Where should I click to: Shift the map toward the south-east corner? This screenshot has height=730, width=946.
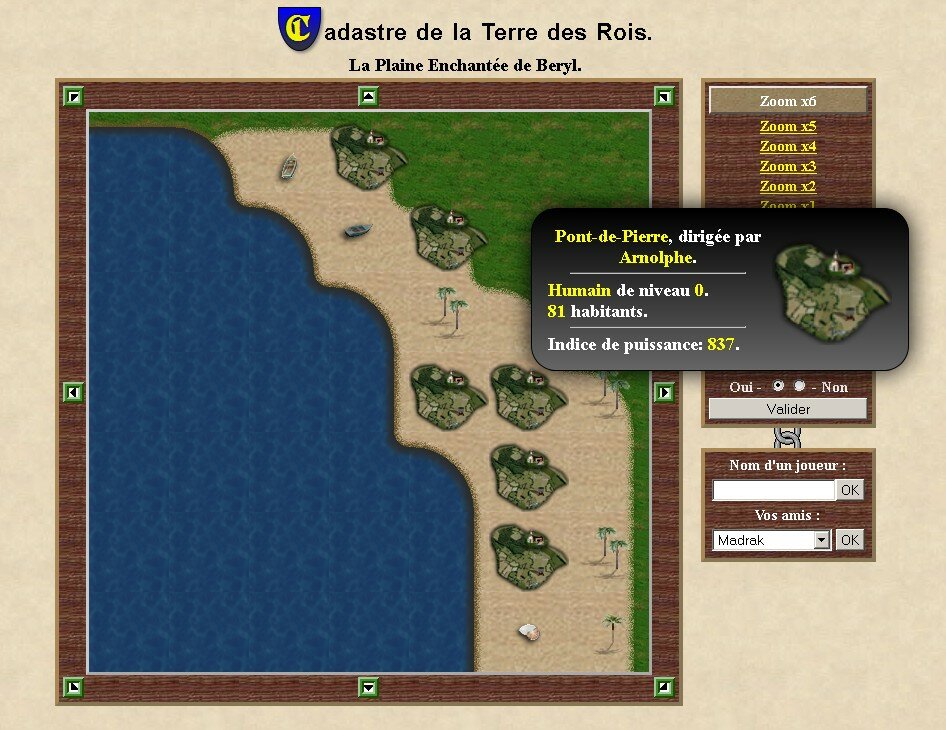click(x=664, y=687)
